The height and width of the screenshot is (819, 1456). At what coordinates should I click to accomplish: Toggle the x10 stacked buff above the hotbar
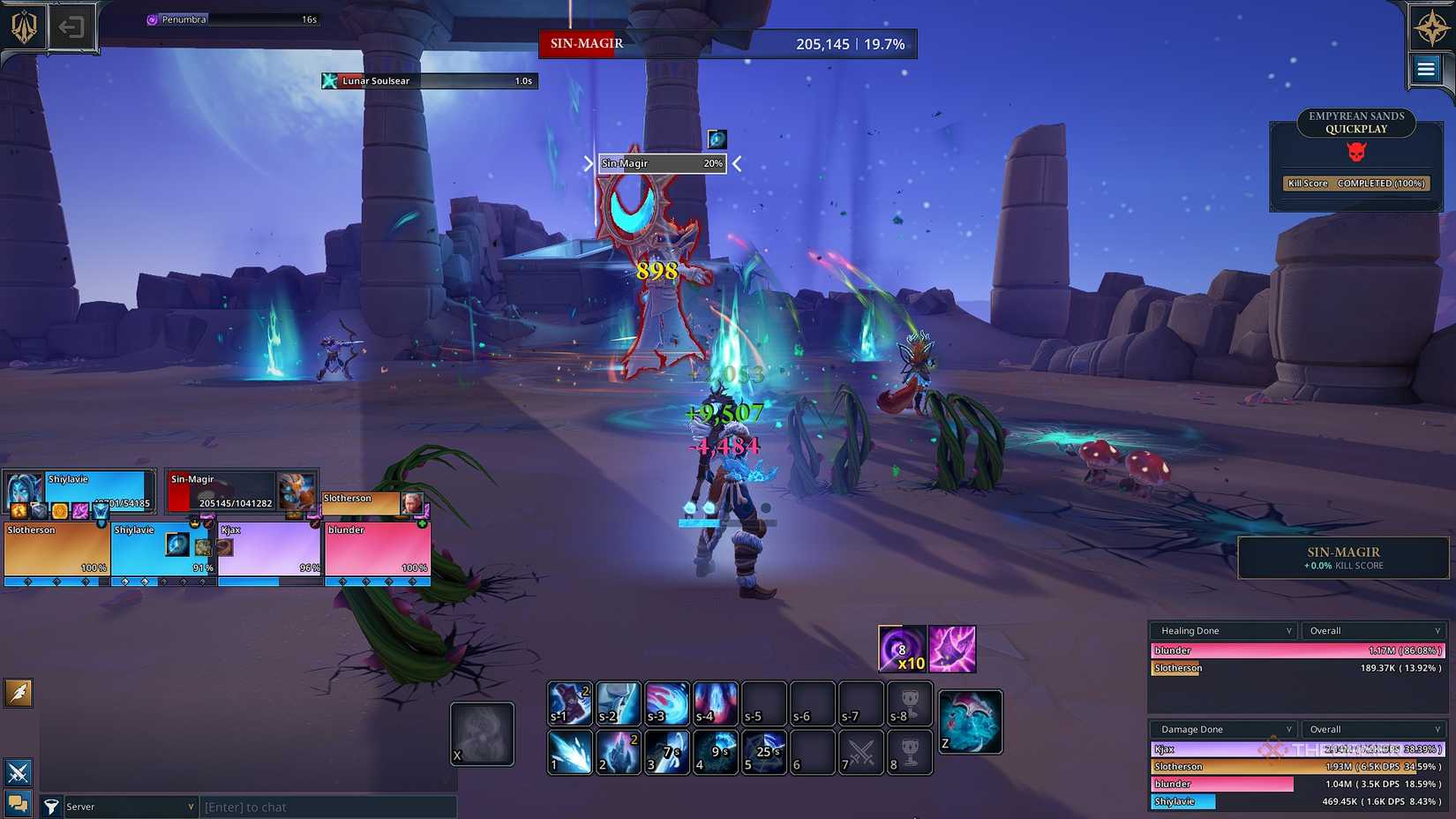pos(901,650)
